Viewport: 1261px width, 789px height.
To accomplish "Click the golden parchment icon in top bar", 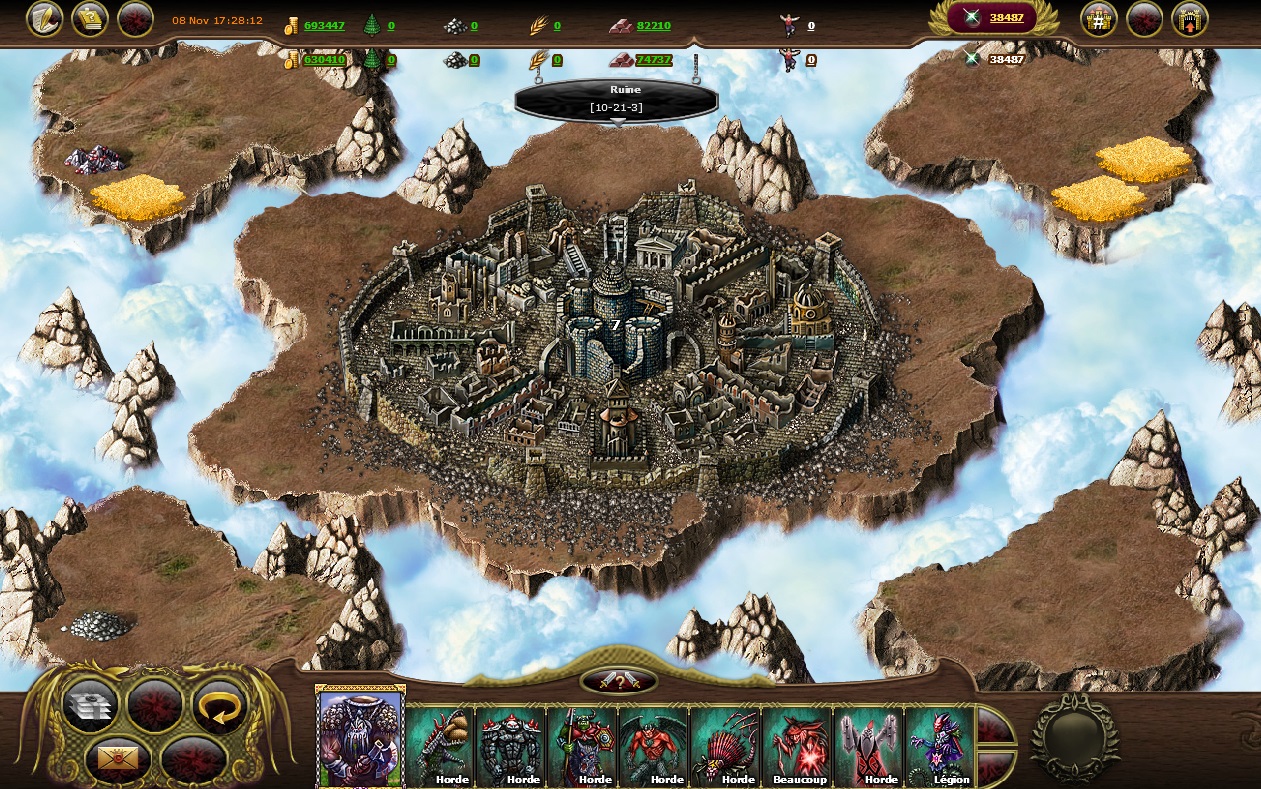I will pos(90,19).
